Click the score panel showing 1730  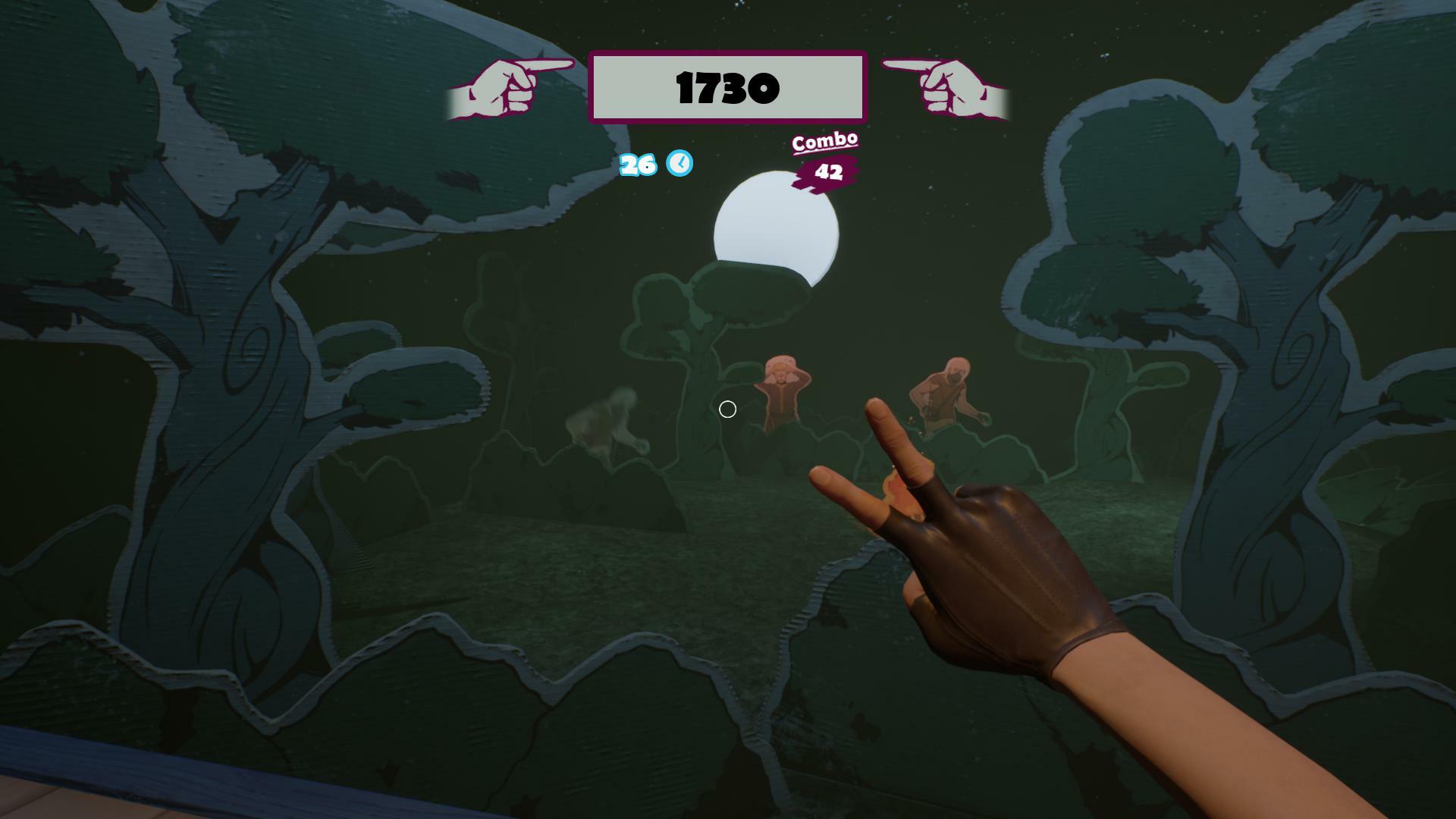pyautogui.click(x=726, y=87)
